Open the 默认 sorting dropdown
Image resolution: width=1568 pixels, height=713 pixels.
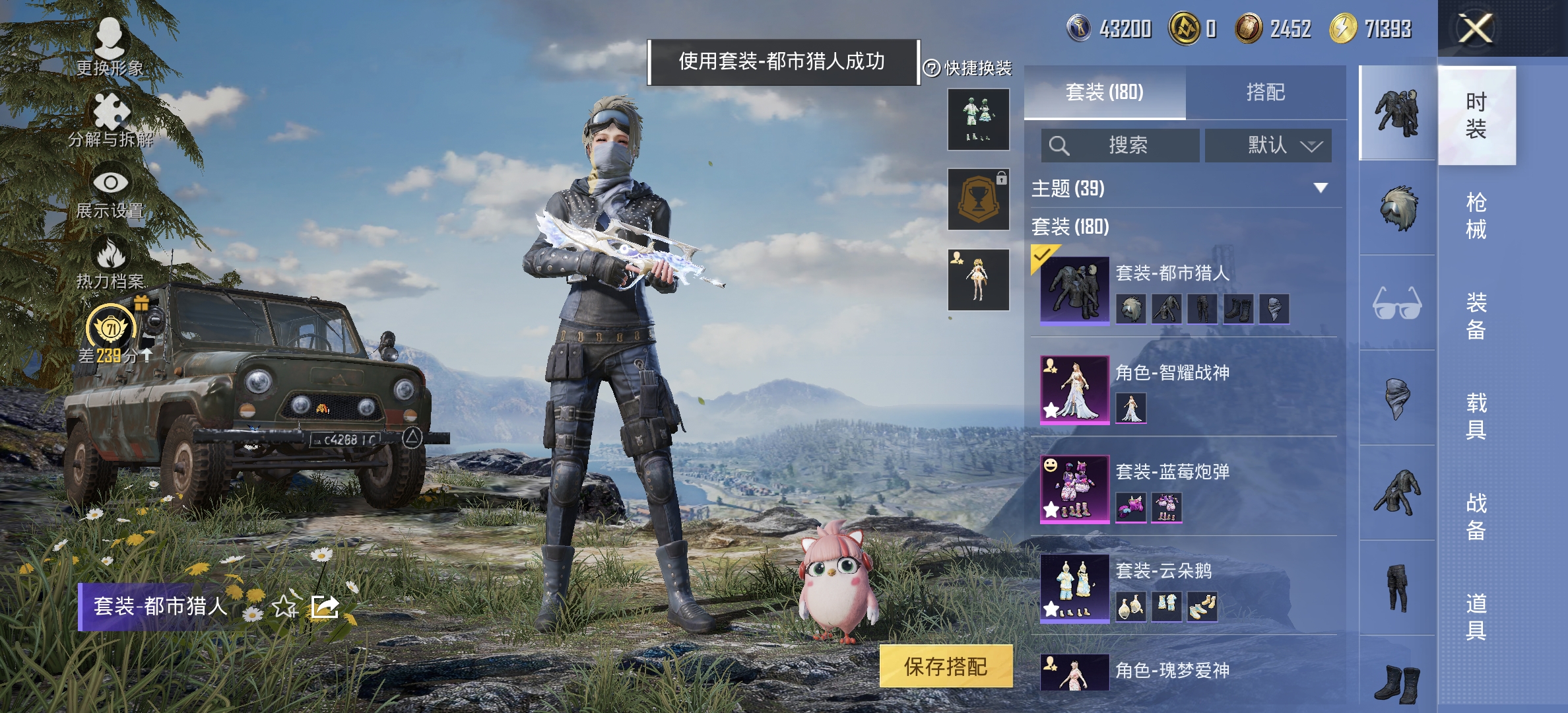tap(1269, 145)
